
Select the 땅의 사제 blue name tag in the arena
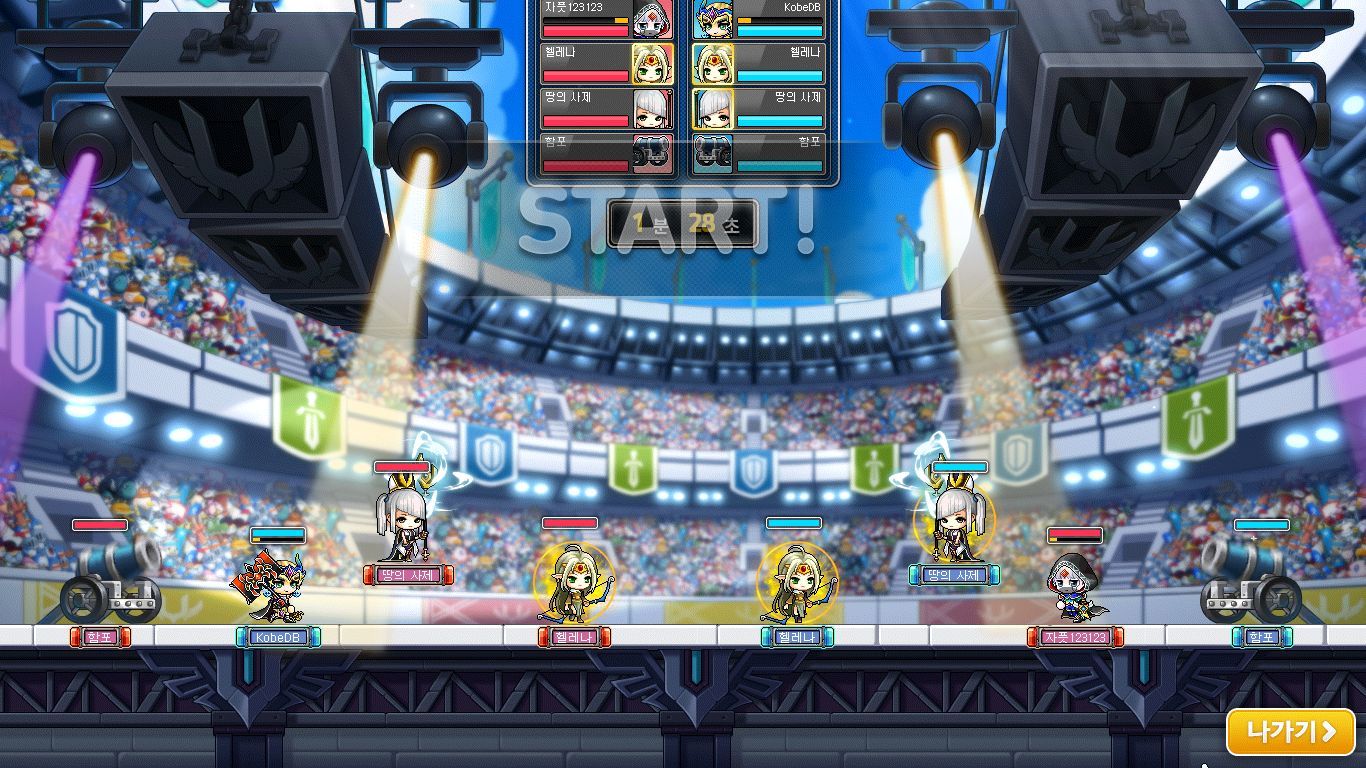click(955, 575)
